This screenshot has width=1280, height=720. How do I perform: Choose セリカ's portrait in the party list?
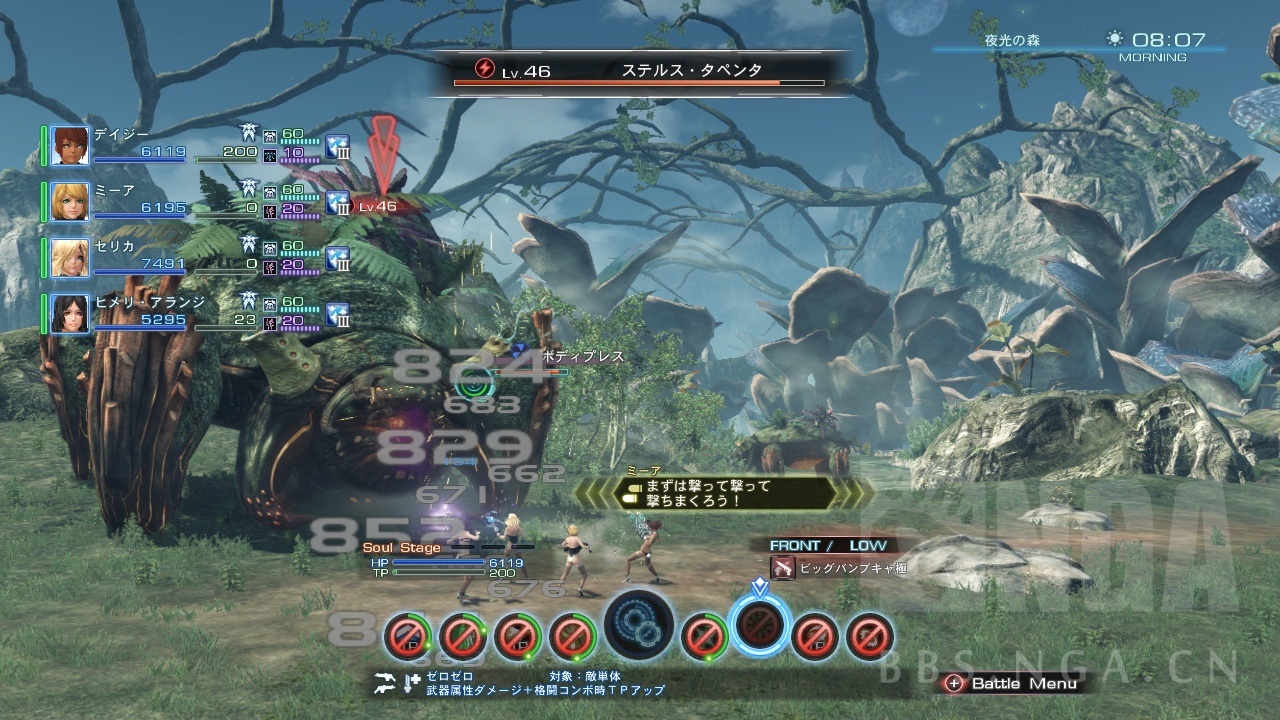pyautogui.click(x=70, y=257)
